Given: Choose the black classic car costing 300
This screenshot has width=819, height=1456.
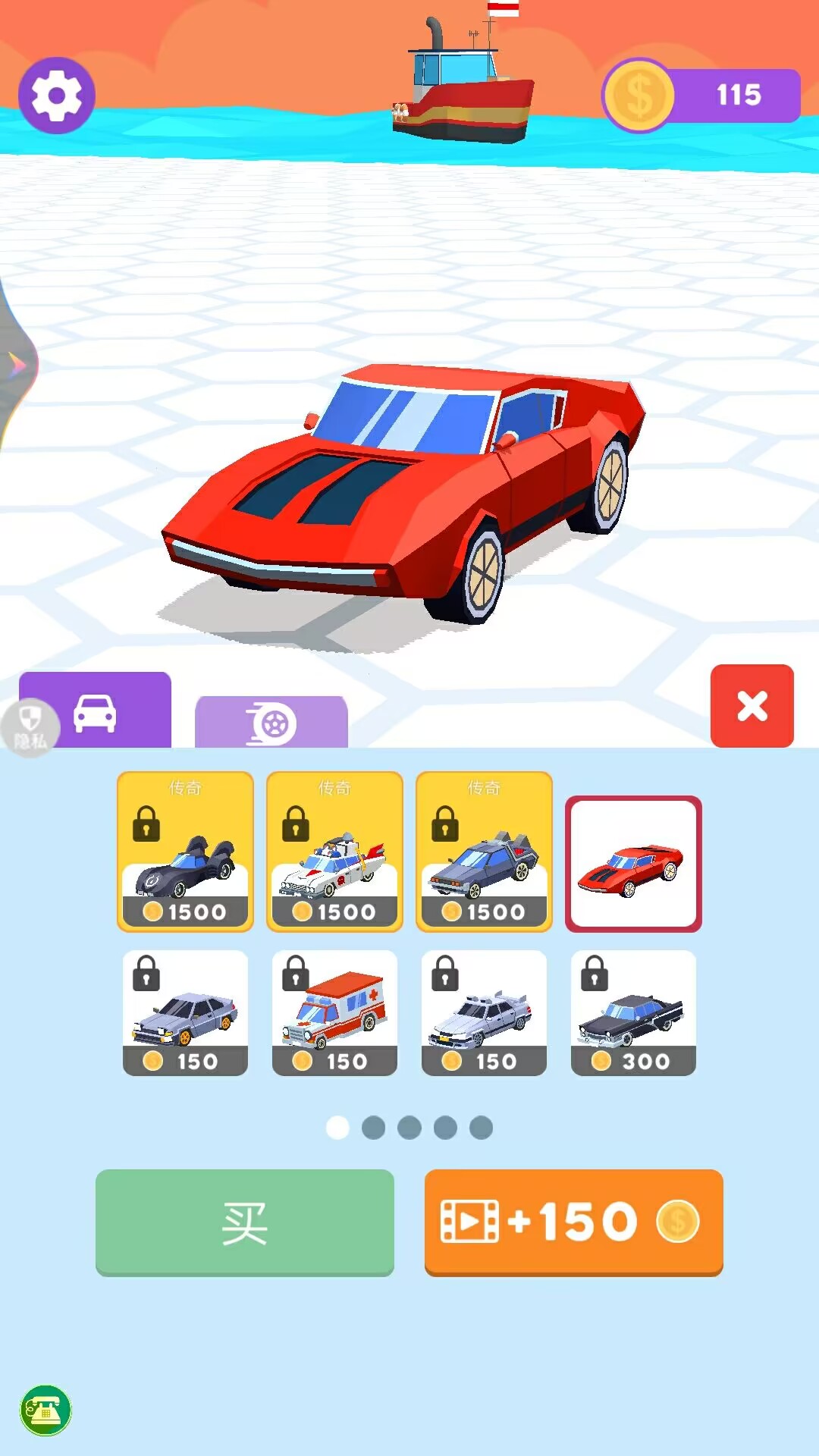Looking at the screenshot, I should [x=633, y=1012].
